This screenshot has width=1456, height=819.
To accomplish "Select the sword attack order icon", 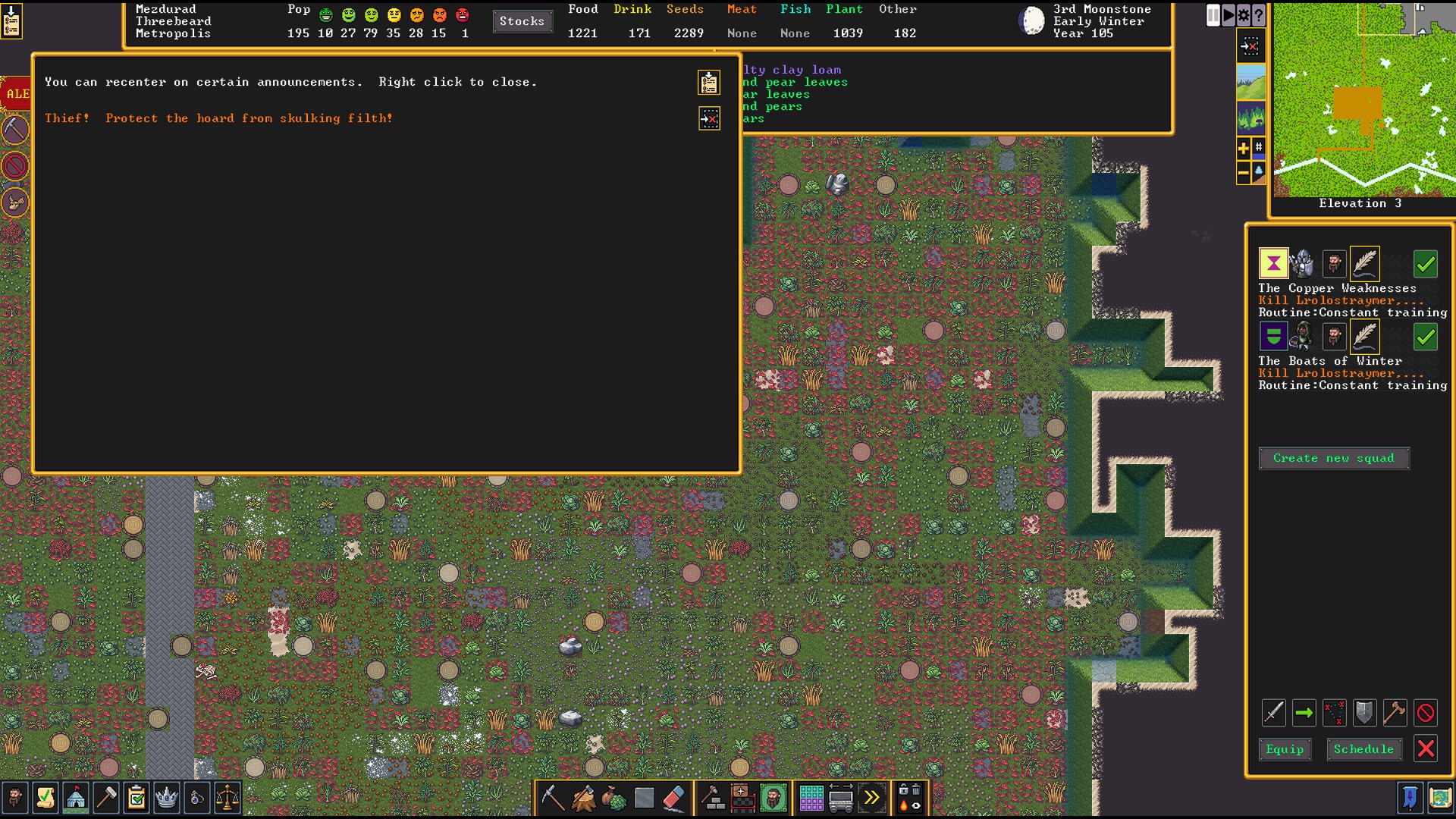I will pyautogui.click(x=1274, y=713).
